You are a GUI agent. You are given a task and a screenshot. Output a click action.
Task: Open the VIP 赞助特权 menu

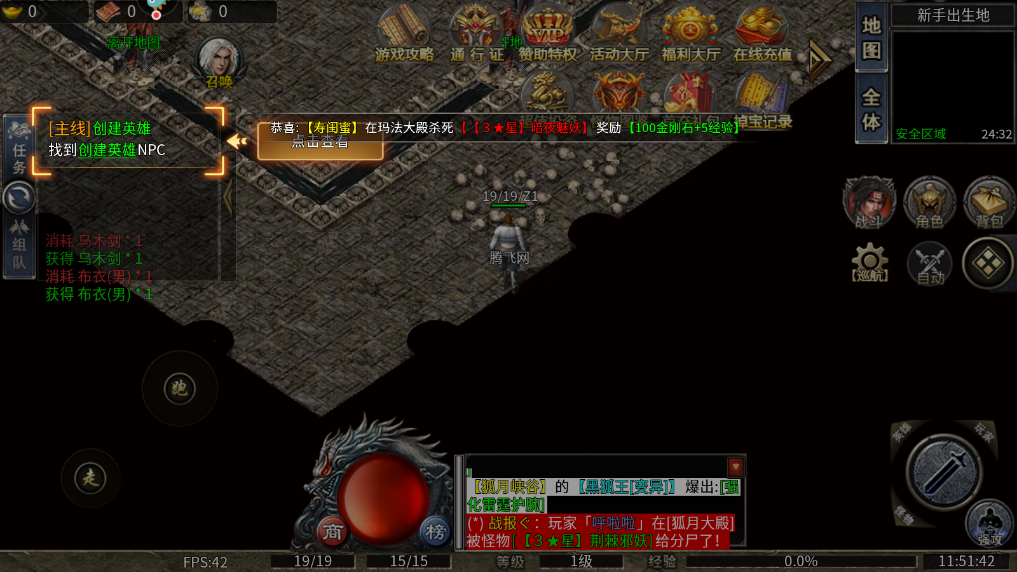tap(547, 33)
